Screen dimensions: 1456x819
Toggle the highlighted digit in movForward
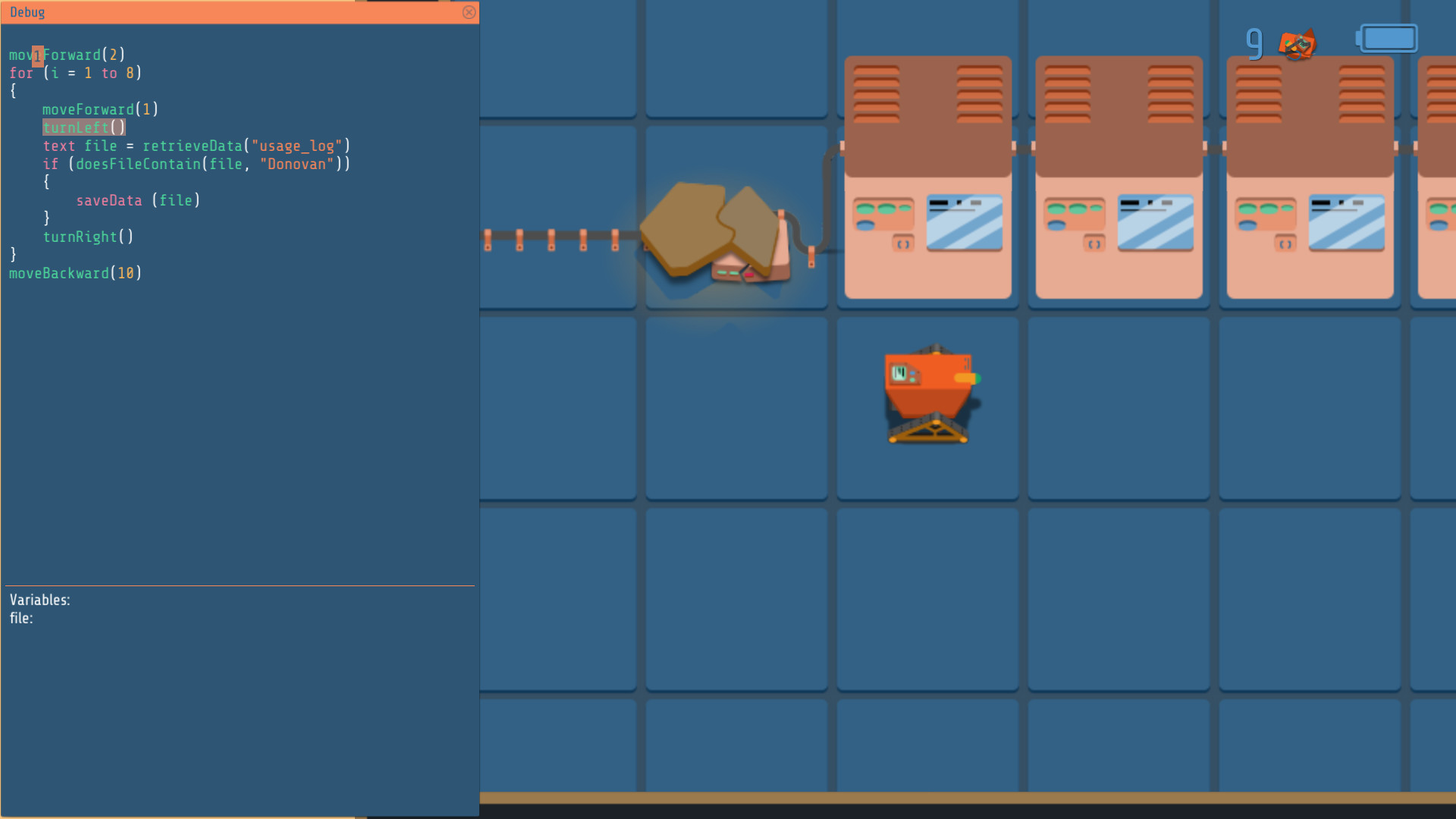[36, 55]
